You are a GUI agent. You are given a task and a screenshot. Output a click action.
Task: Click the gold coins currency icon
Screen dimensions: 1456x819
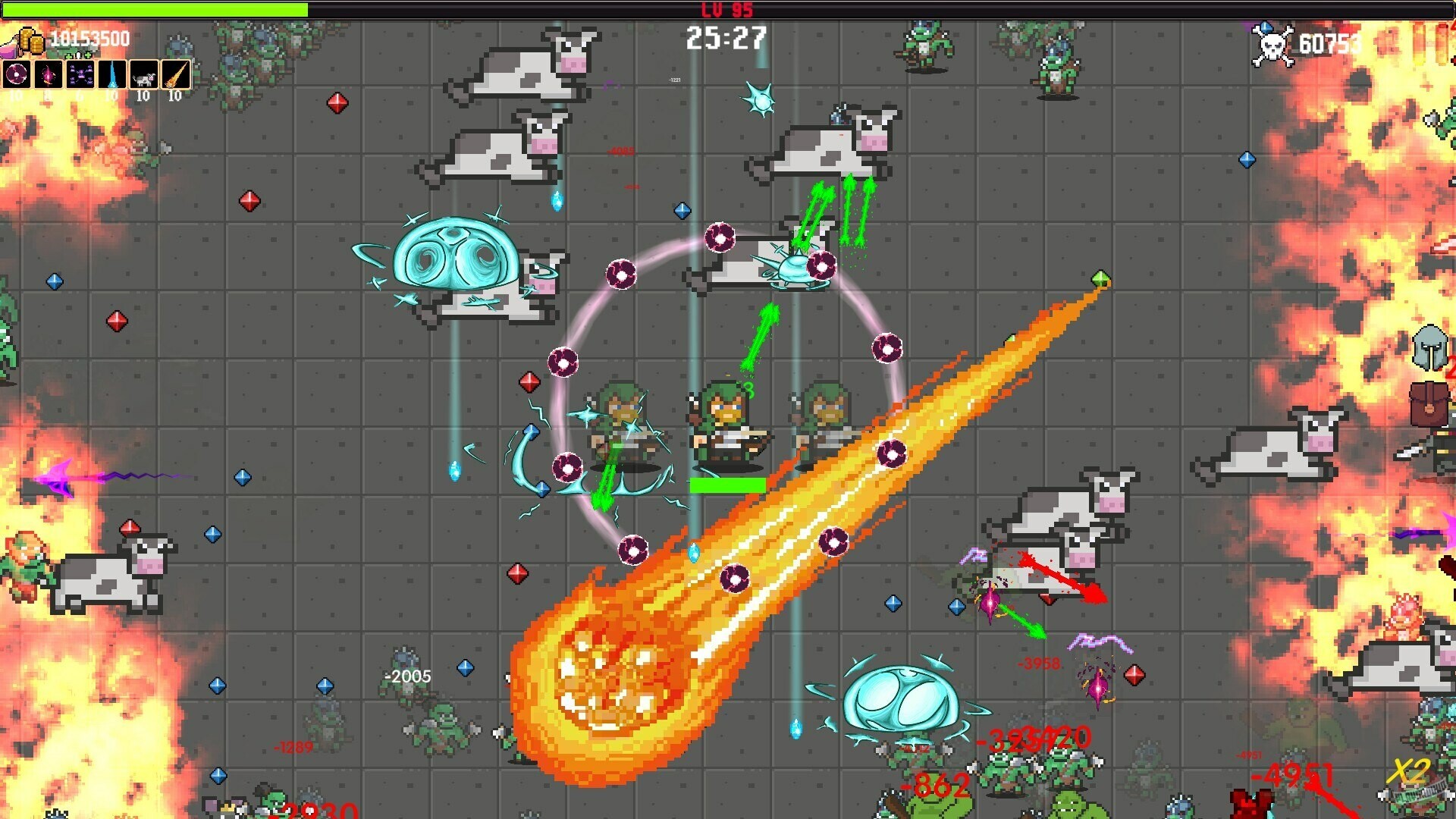coord(32,40)
